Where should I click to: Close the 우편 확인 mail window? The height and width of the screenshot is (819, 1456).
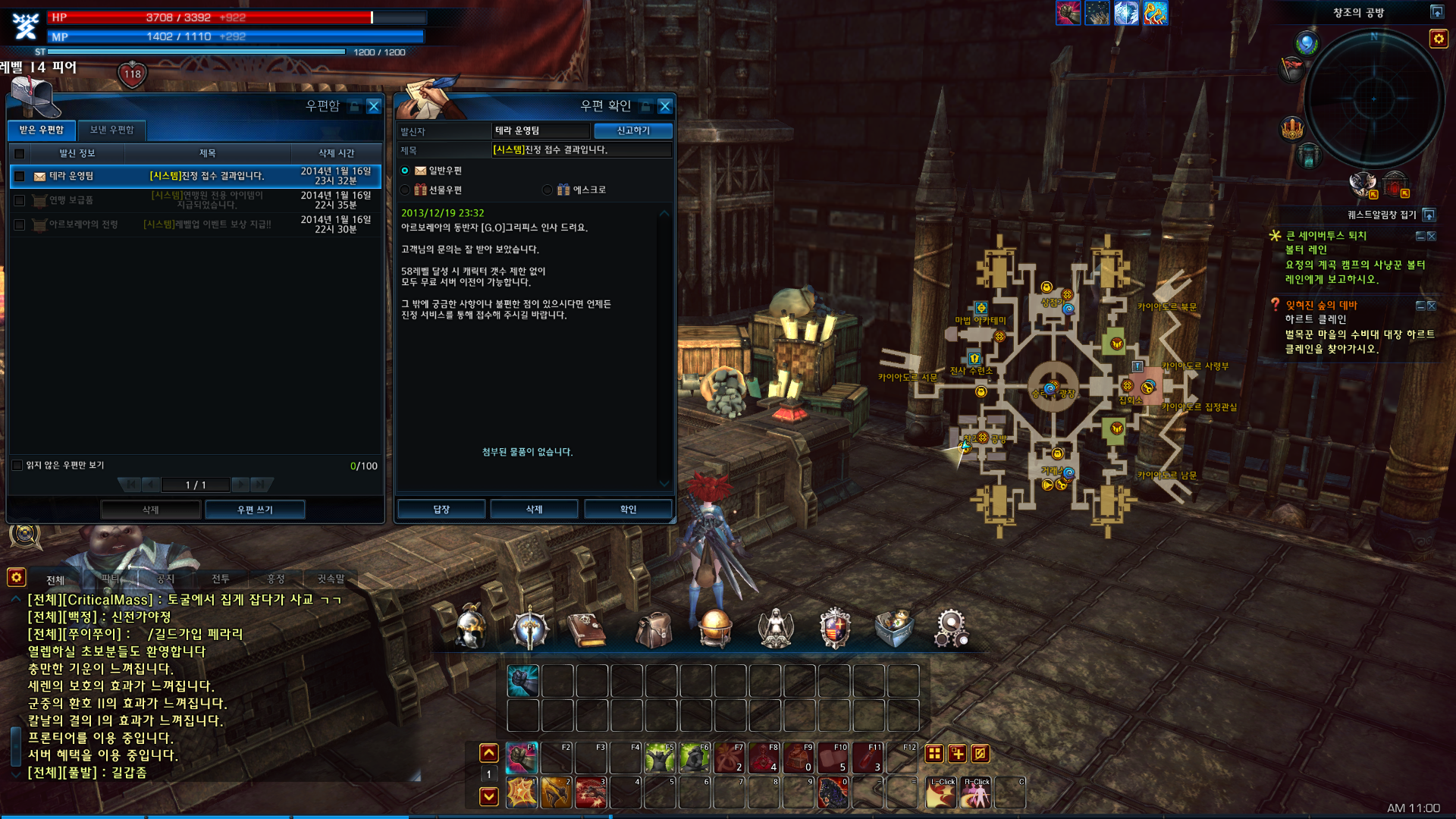point(665,106)
